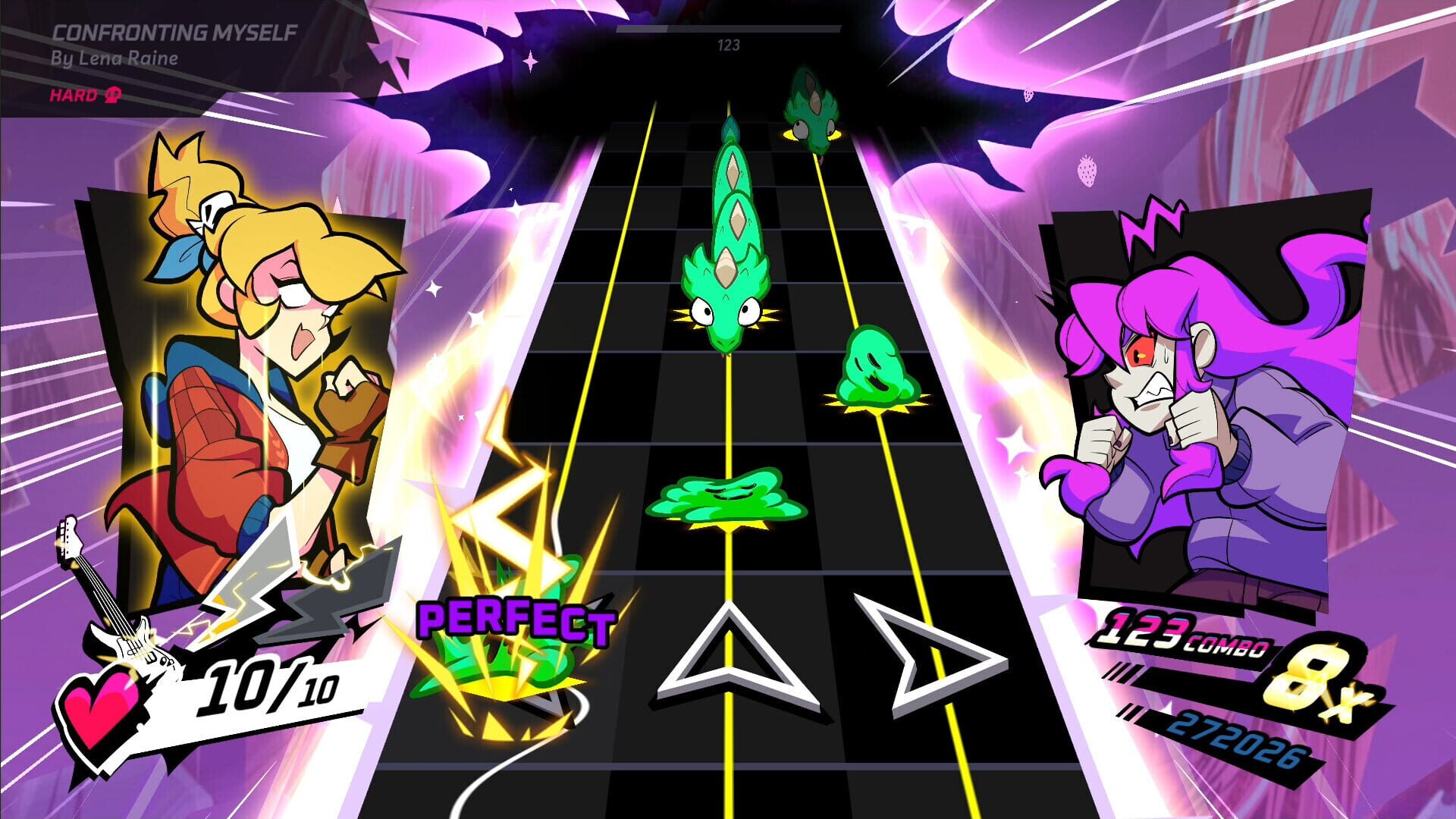This screenshot has height=819, width=1456.
Task: Select the song title CONFRONTING MYSELF
Action: [x=176, y=33]
